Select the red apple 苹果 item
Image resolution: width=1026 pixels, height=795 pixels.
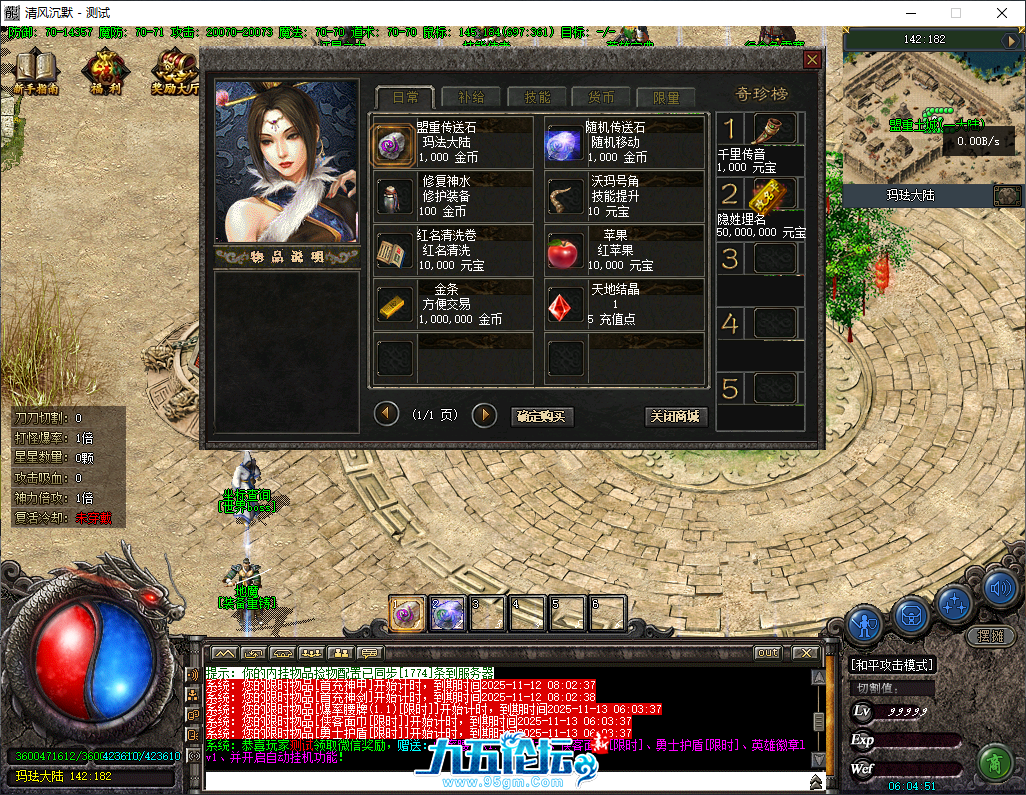tap(564, 252)
